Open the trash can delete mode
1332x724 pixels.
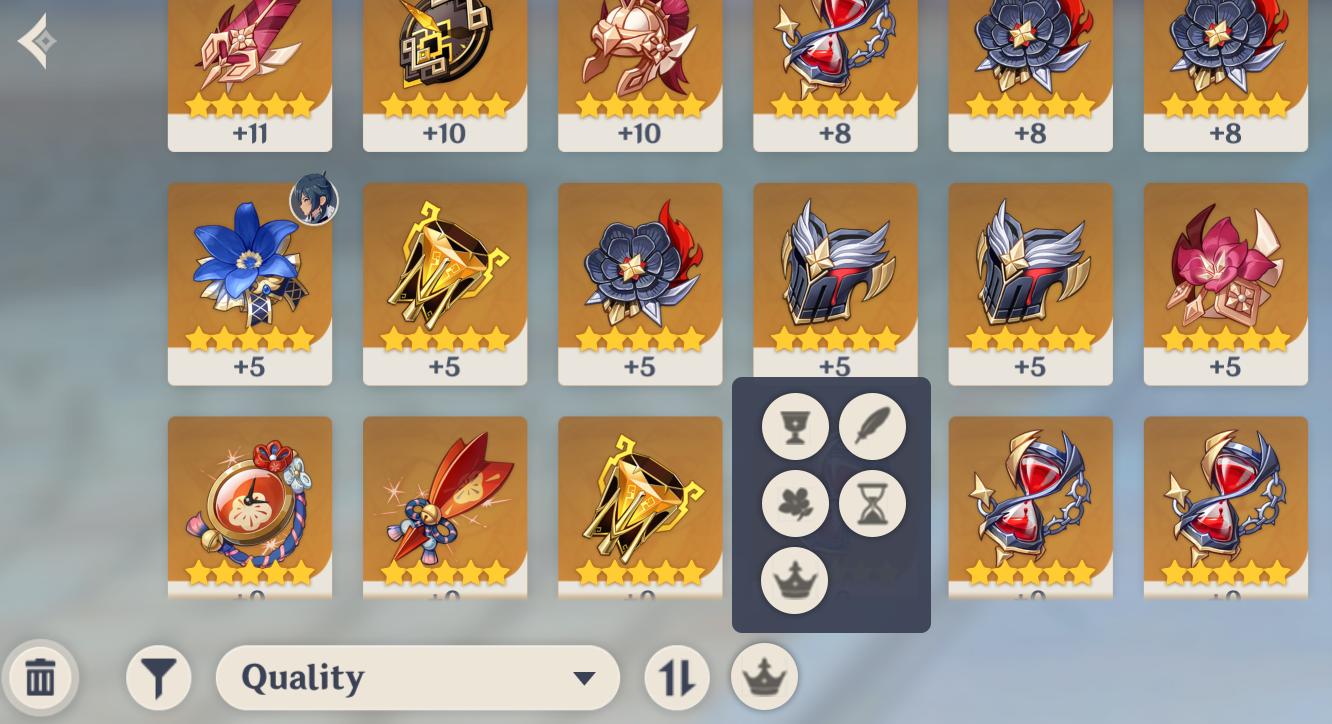pos(40,677)
